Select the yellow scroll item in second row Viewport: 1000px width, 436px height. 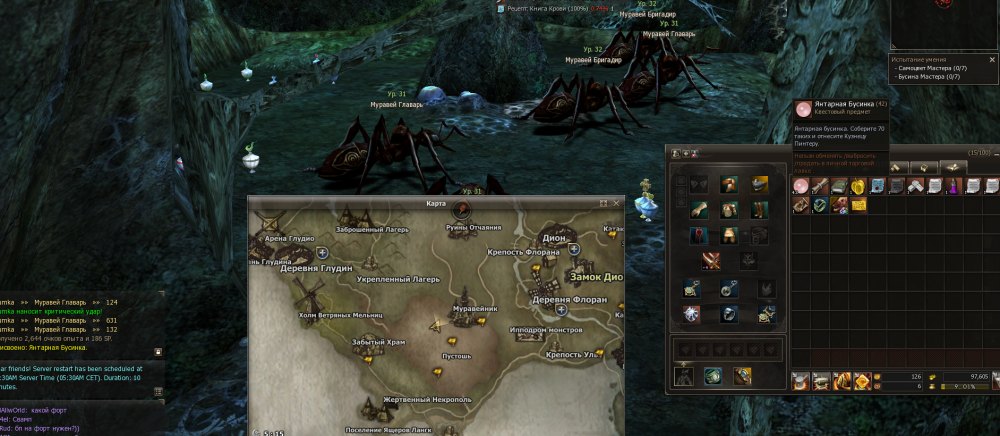click(857, 205)
